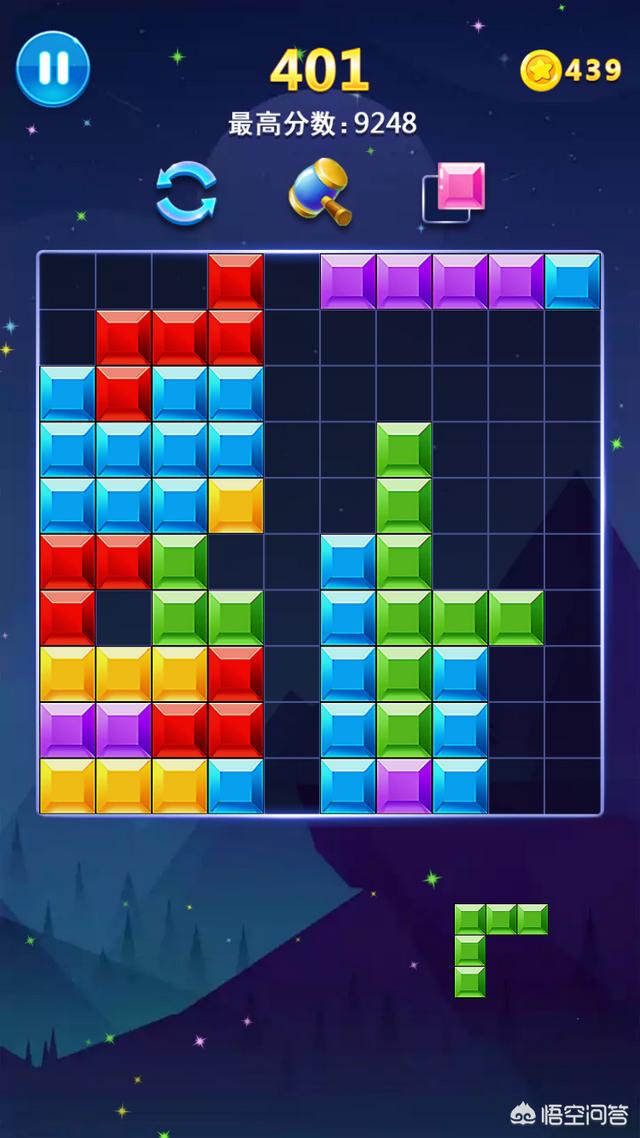Tap the gold star coin icon
Viewport: 640px width, 1138px height.
click(x=541, y=70)
